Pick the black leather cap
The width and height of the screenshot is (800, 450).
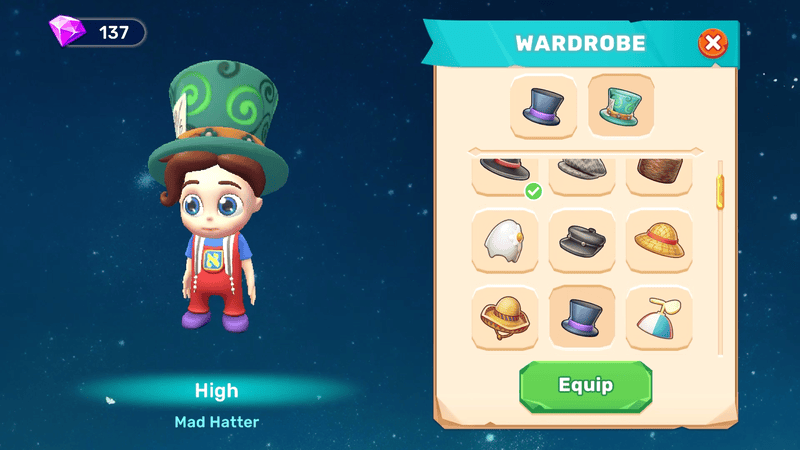point(582,241)
